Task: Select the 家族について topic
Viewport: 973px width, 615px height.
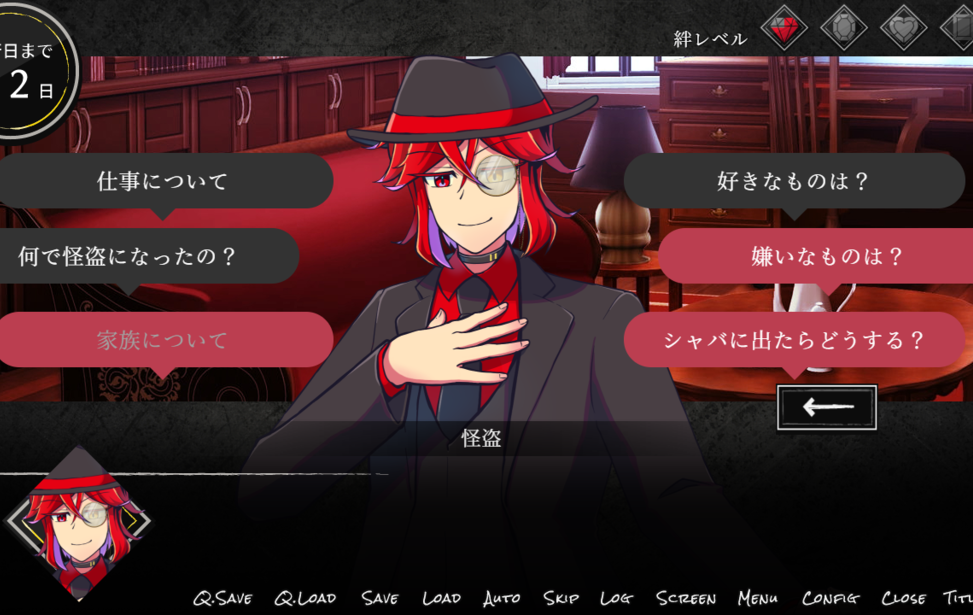Action: point(162,340)
